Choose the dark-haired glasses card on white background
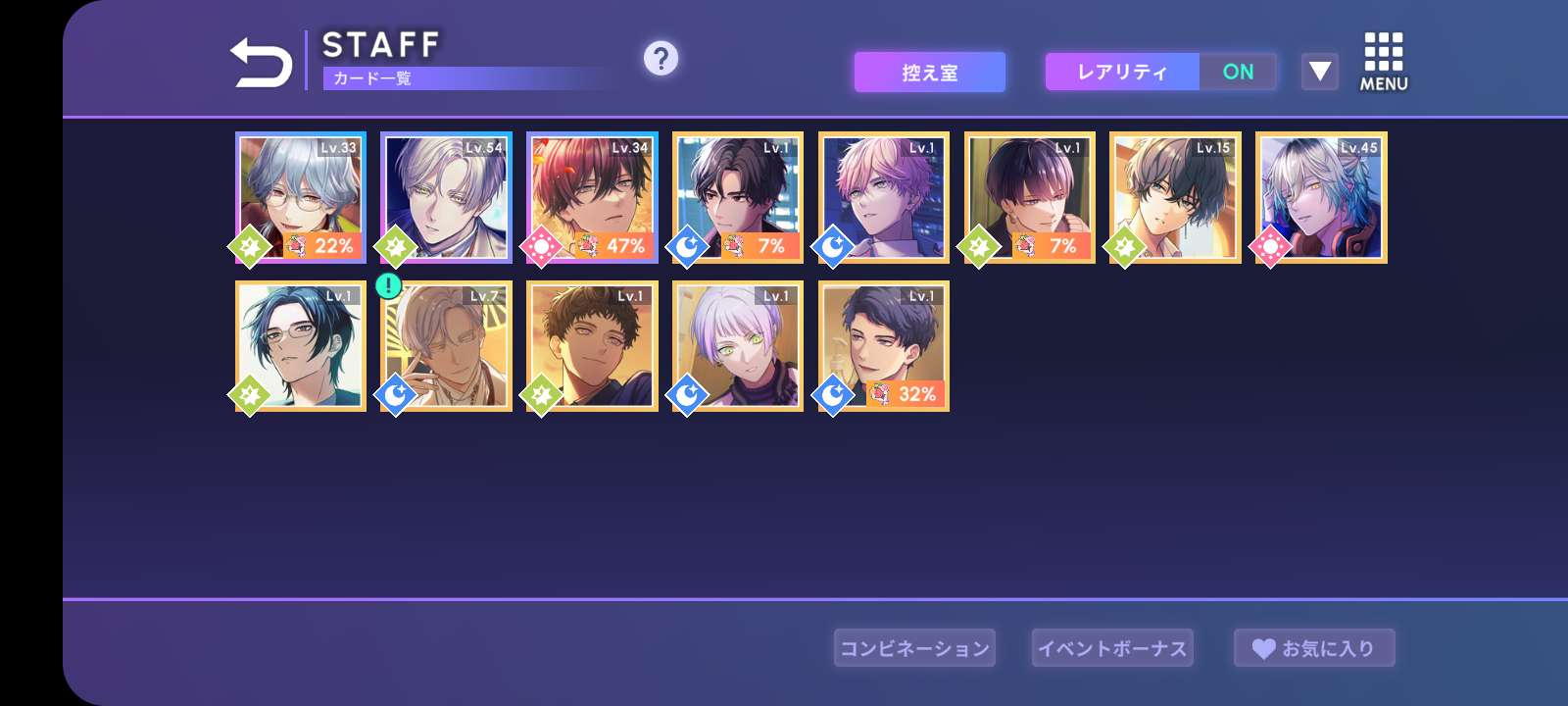This screenshot has width=1568, height=706. point(301,346)
